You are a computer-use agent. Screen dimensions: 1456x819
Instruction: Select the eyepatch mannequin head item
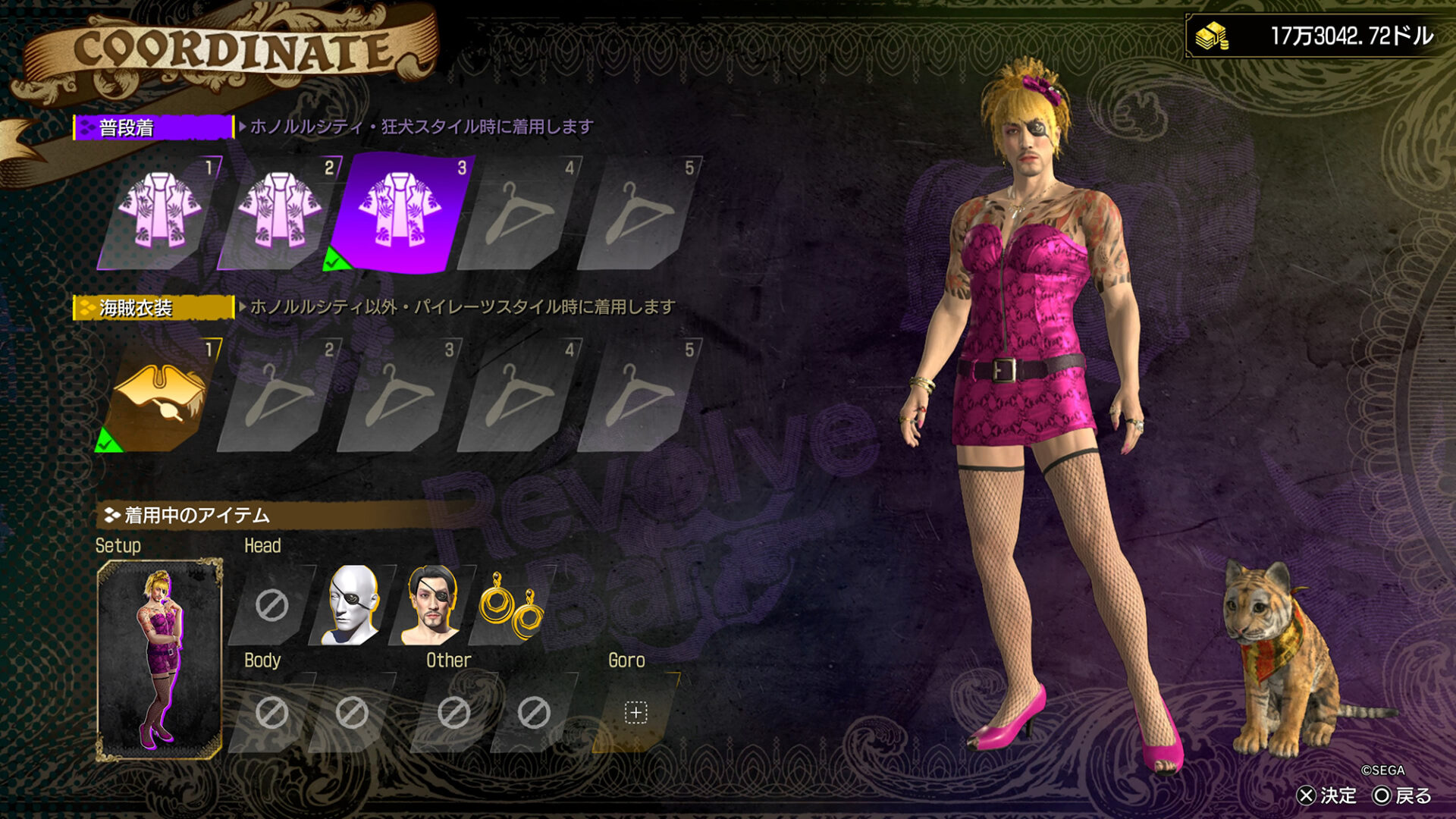coord(352,605)
